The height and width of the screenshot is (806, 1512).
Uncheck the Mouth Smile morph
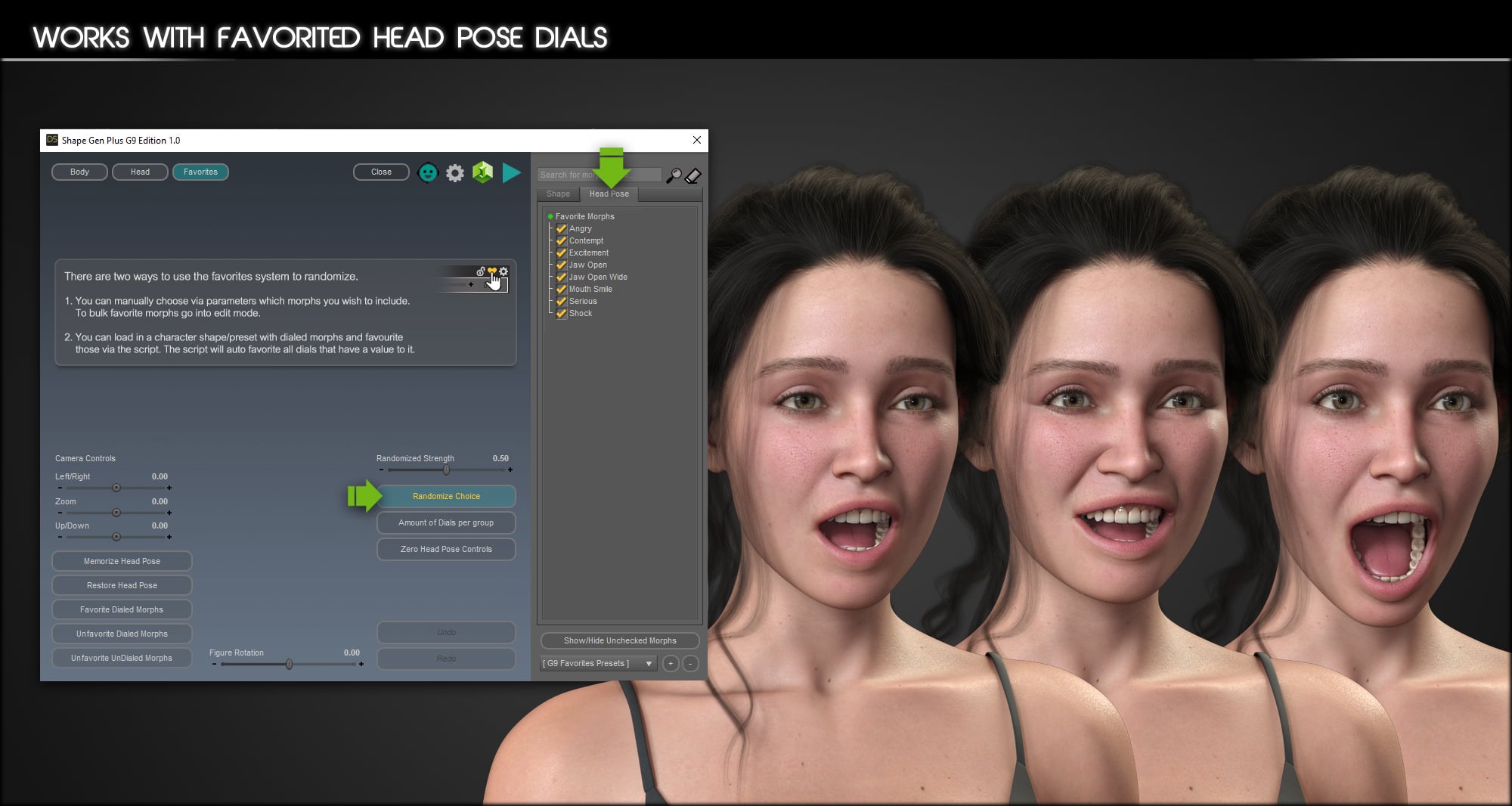561,289
